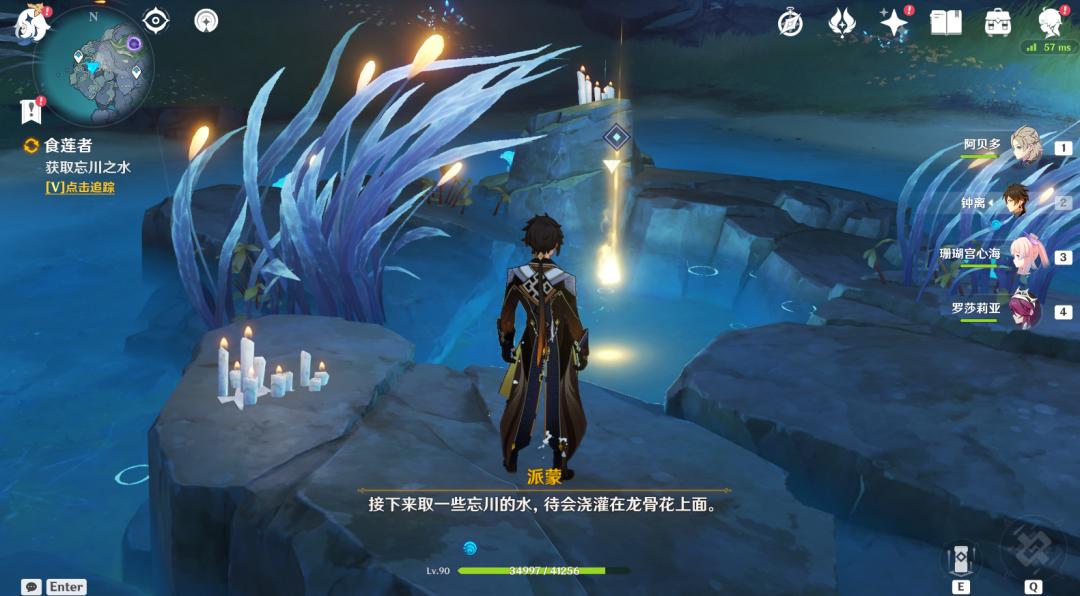Open the quest bookmark icon under the minimap
Image resolution: width=1080 pixels, height=596 pixels.
(31, 110)
